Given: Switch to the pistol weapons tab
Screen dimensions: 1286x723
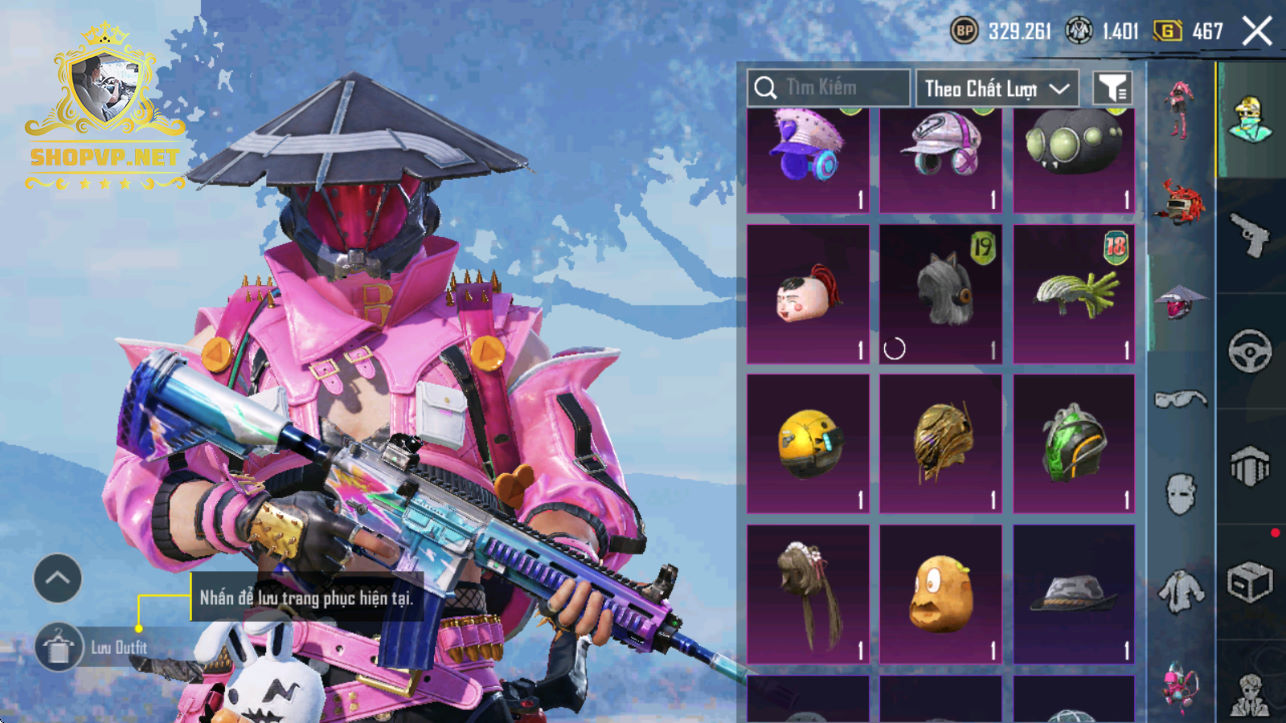Looking at the screenshot, I should [1250, 236].
